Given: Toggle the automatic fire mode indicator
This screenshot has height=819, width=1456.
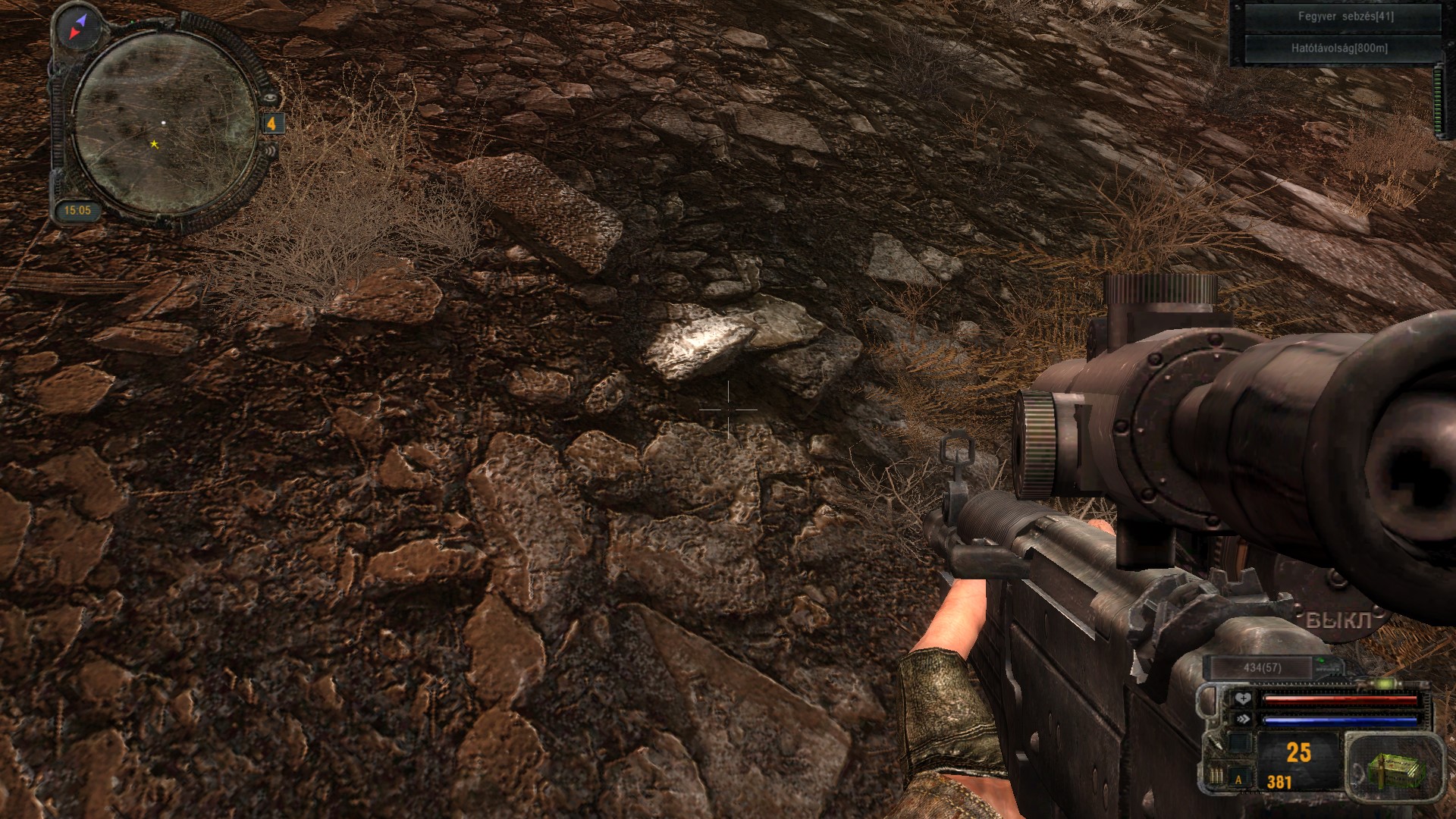Looking at the screenshot, I should pos(1239,779).
